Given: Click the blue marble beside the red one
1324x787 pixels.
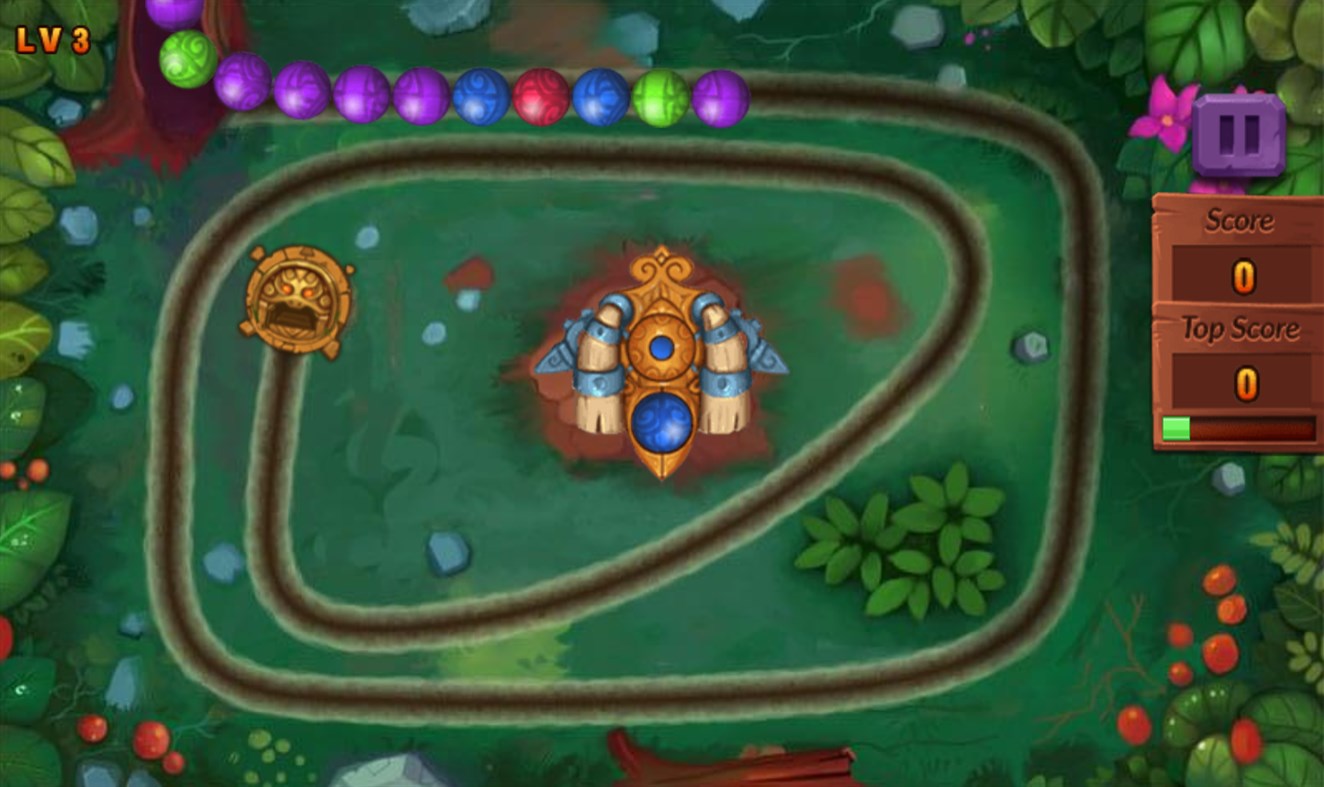Looking at the screenshot, I should click(x=599, y=95).
